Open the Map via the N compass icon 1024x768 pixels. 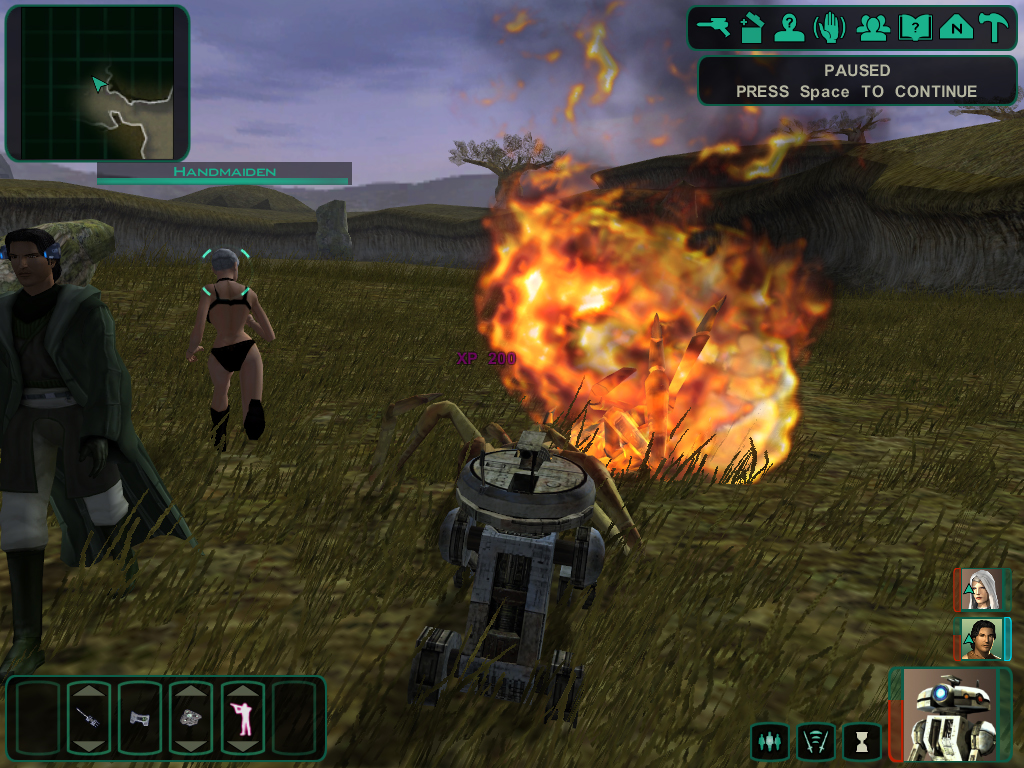(x=956, y=27)
